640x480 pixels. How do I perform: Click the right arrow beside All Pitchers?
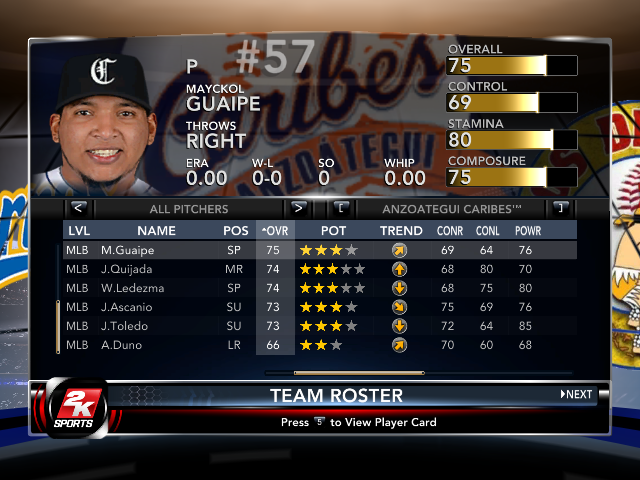(x=297, y=209)
